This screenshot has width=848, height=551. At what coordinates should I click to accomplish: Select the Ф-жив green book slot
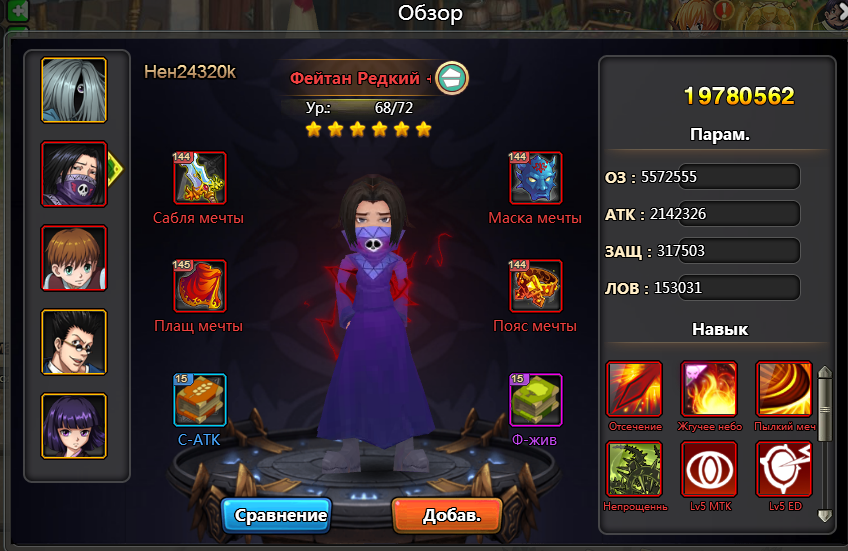(x=536, y=400)
